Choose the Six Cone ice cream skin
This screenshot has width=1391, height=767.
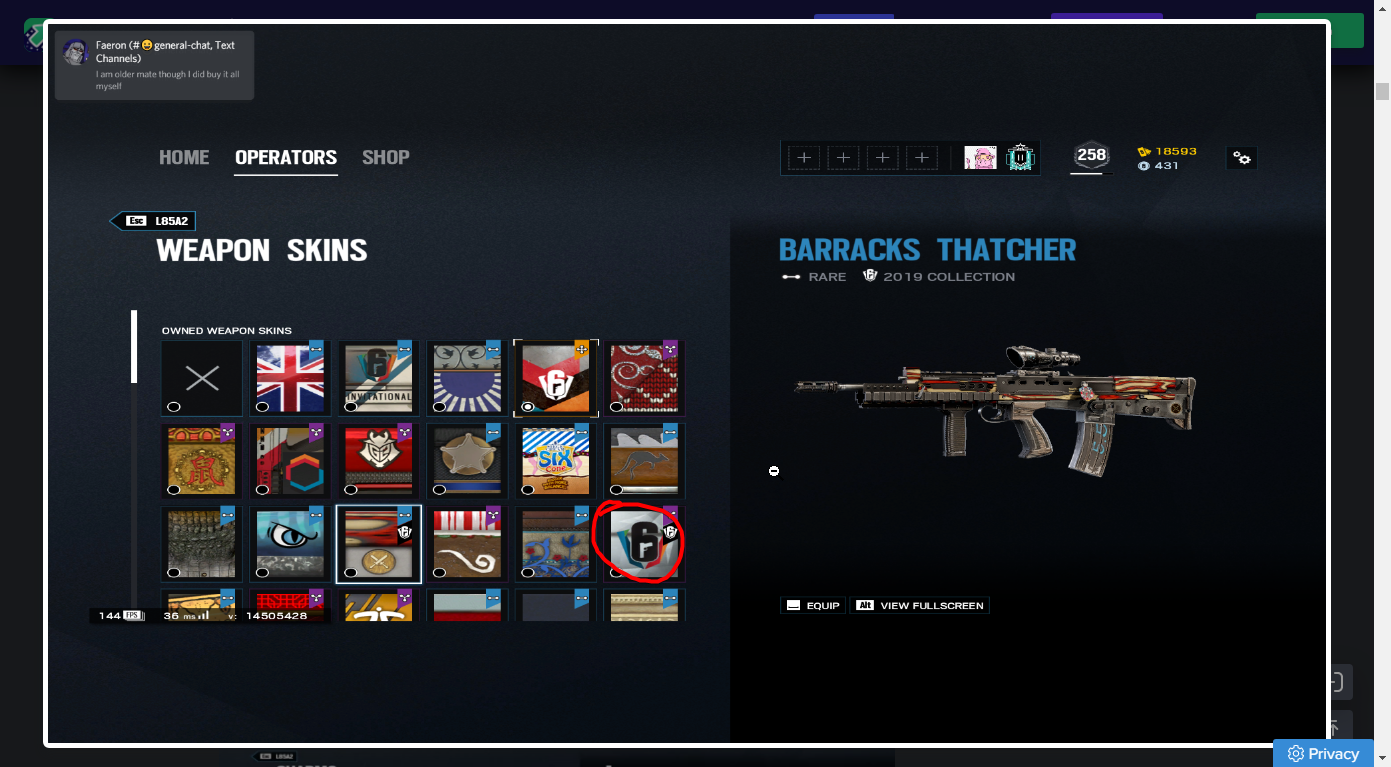555,461
